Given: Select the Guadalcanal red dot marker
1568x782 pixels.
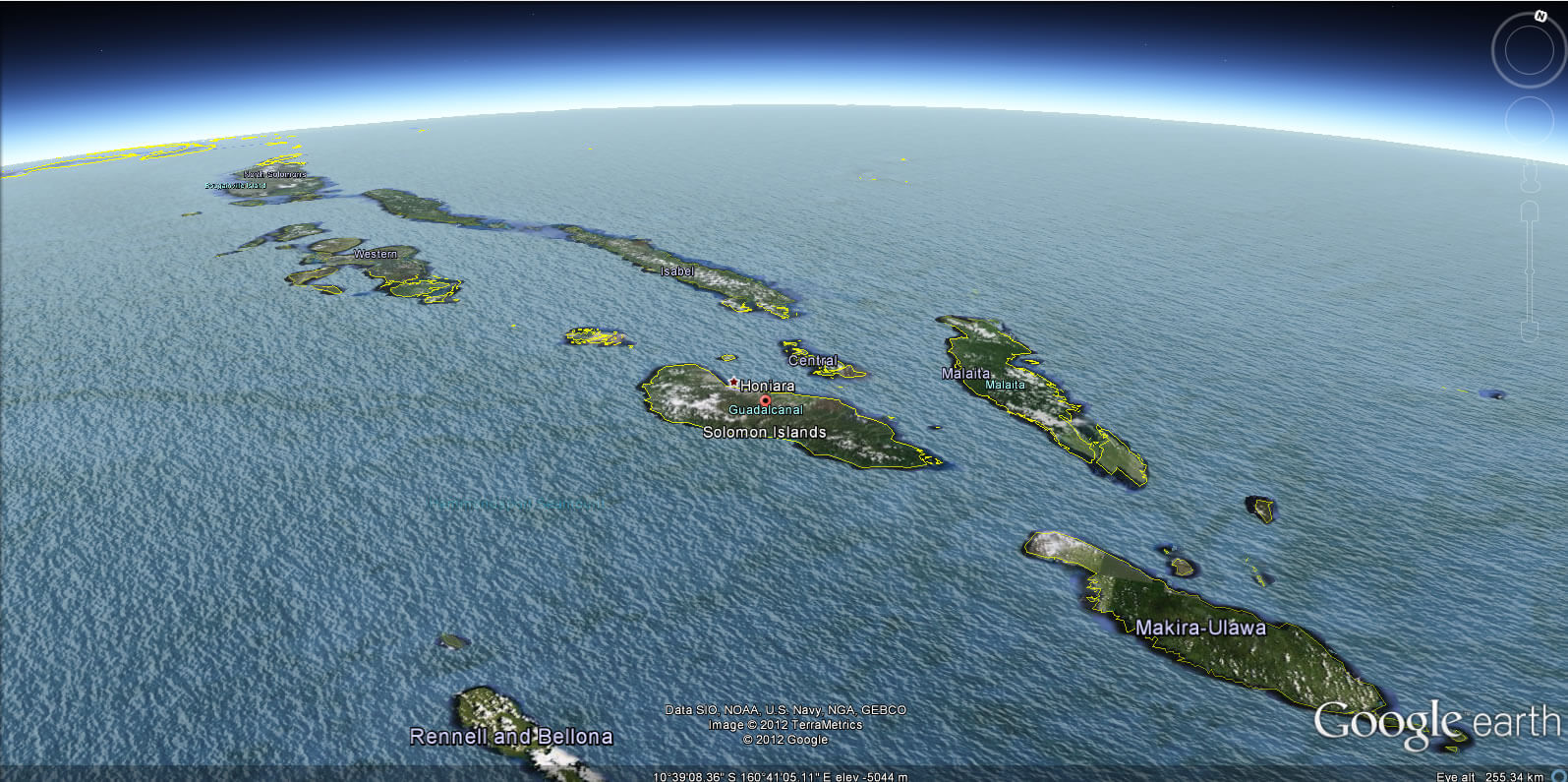Looking at the screenshot, I should click(766, 400).
